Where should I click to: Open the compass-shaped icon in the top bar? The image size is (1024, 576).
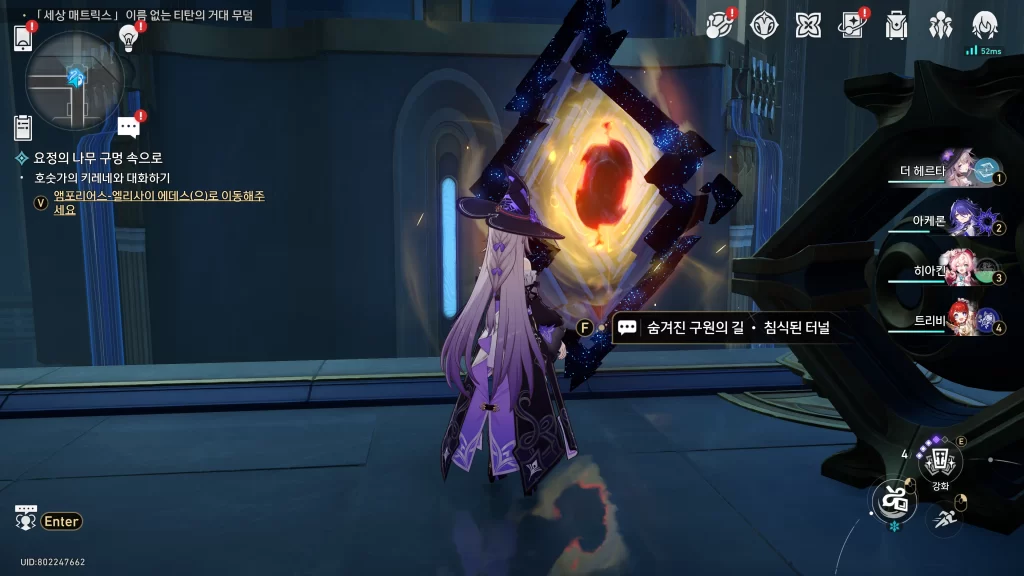[x=764, y=24]
